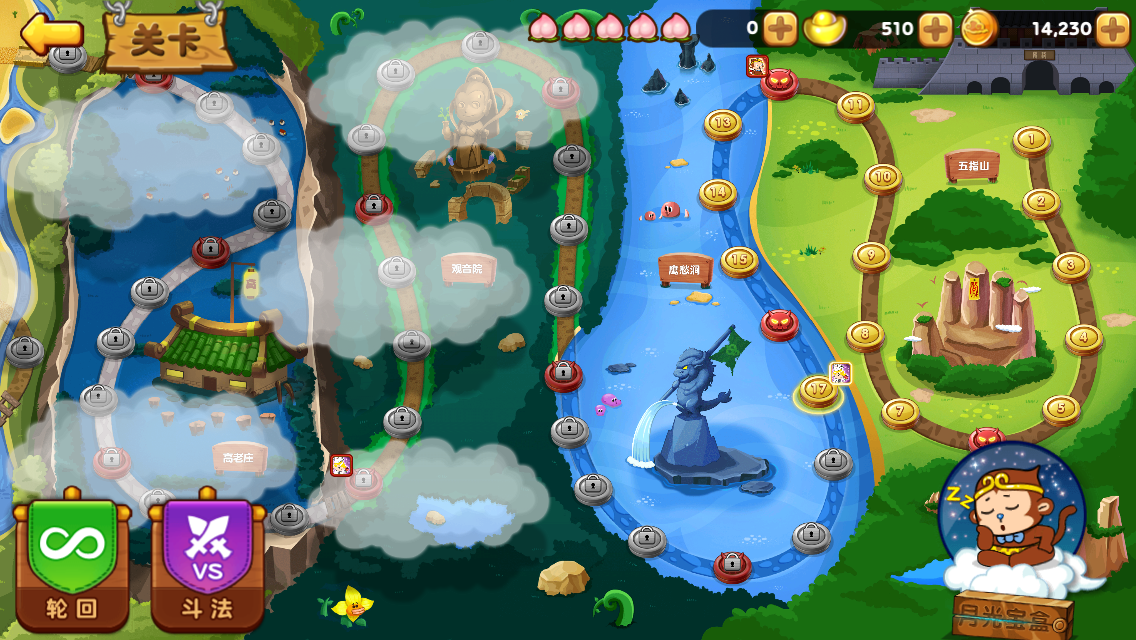Choose level 9 coin node
Screen dimensions: 1136x640
[871, 256]
